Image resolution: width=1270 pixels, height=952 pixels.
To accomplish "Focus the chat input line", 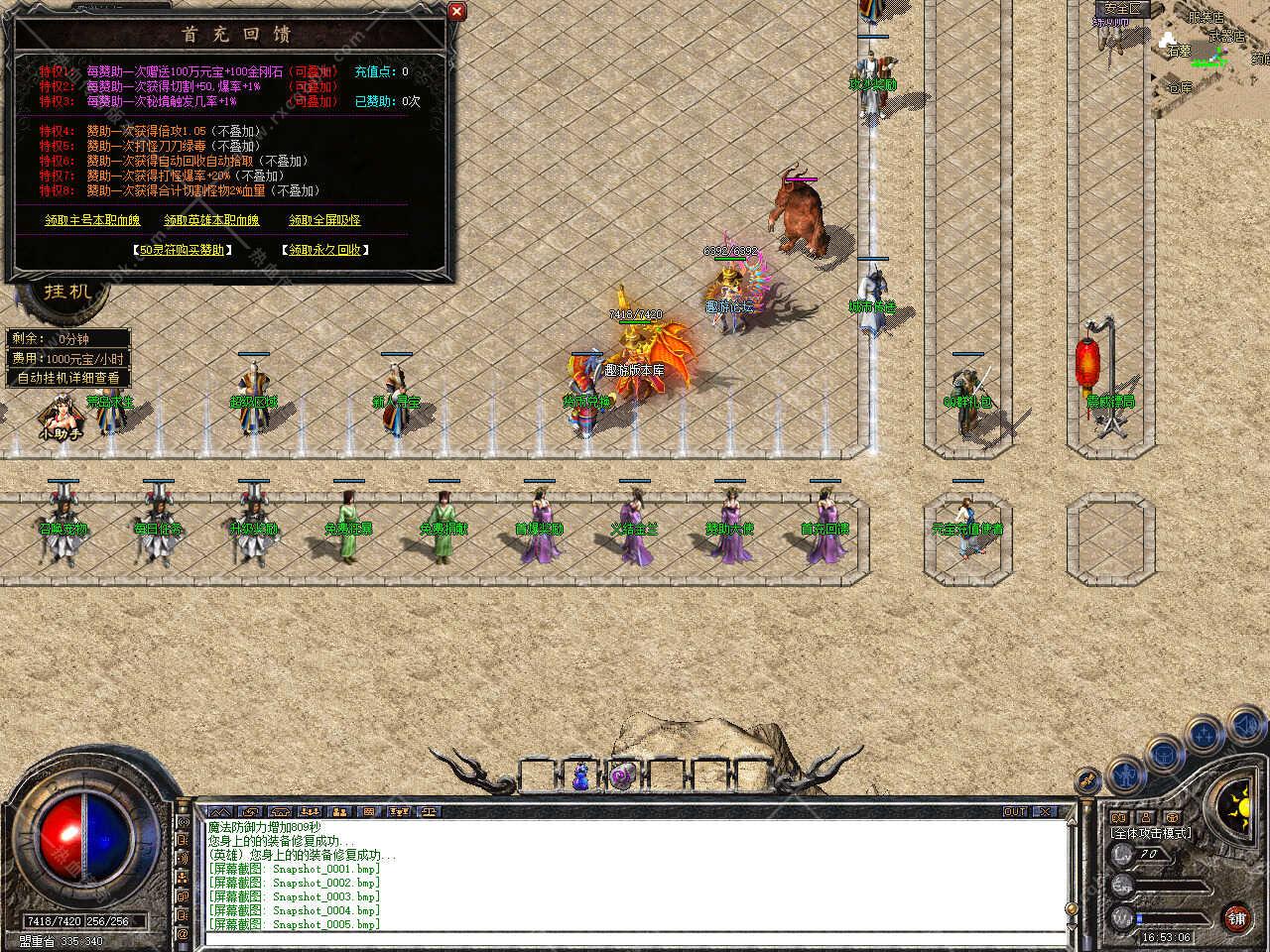I will 635,937.
